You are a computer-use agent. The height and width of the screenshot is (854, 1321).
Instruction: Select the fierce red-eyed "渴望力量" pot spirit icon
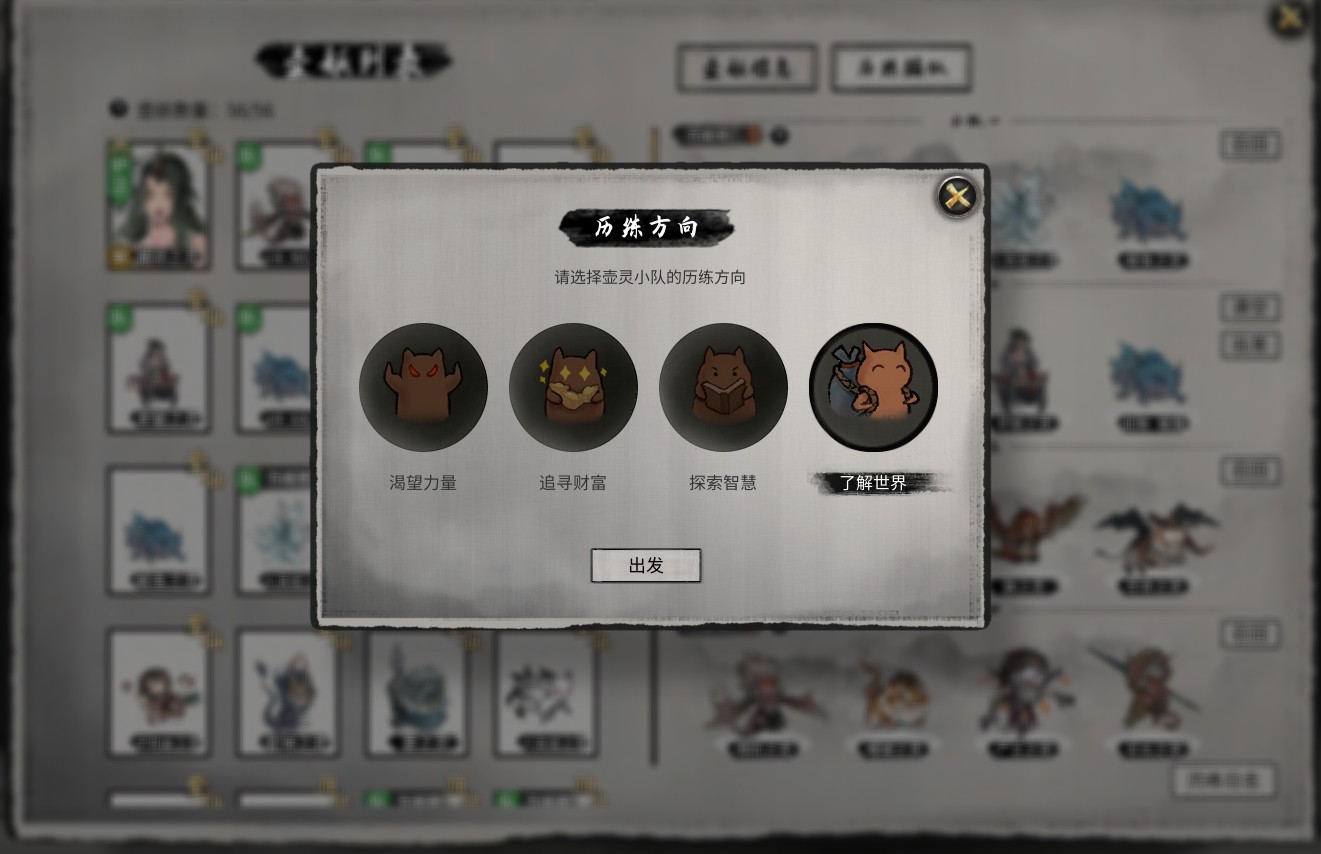[423, 388]
